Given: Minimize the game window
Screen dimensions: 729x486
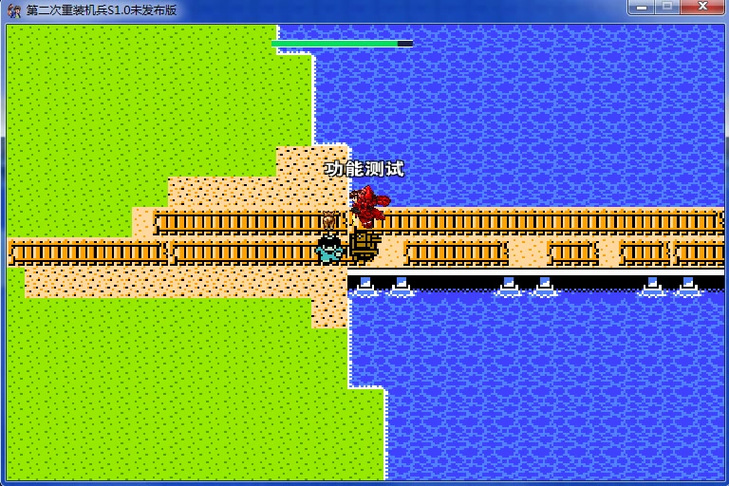Looking at the screenshot, I should [641, 8].
